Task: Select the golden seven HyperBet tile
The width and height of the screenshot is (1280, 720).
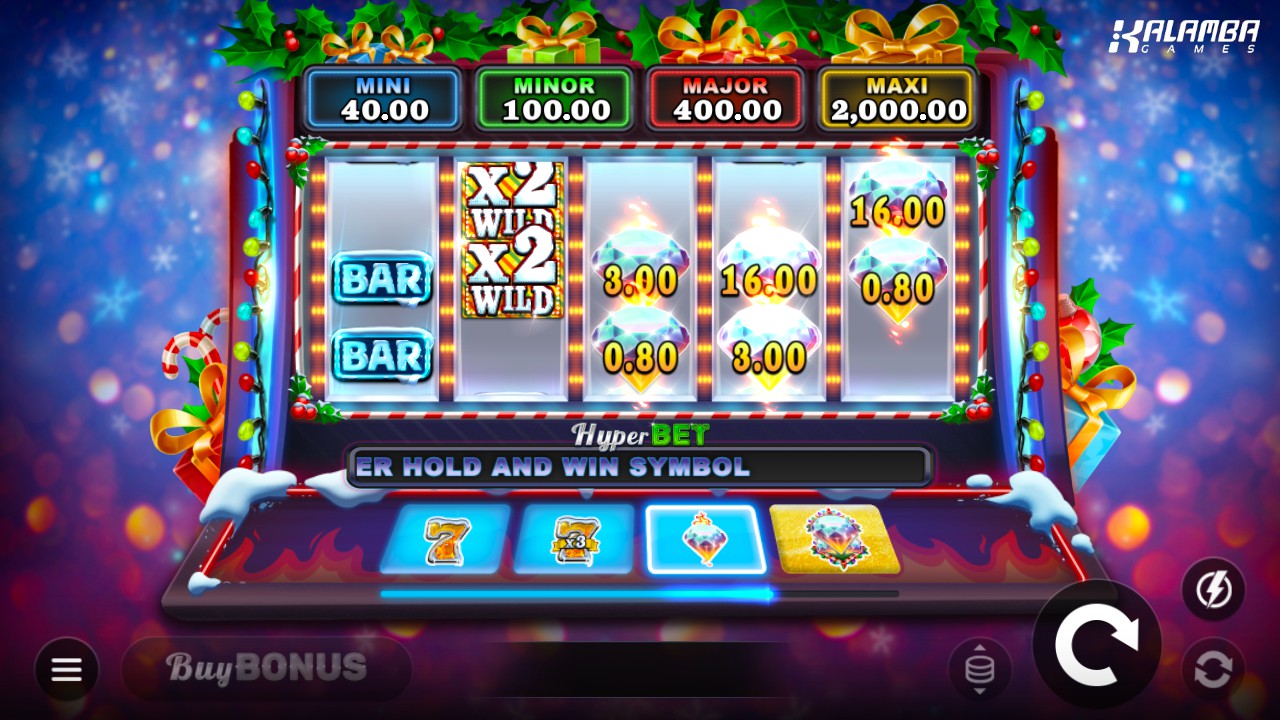Action: pos(443,540)
